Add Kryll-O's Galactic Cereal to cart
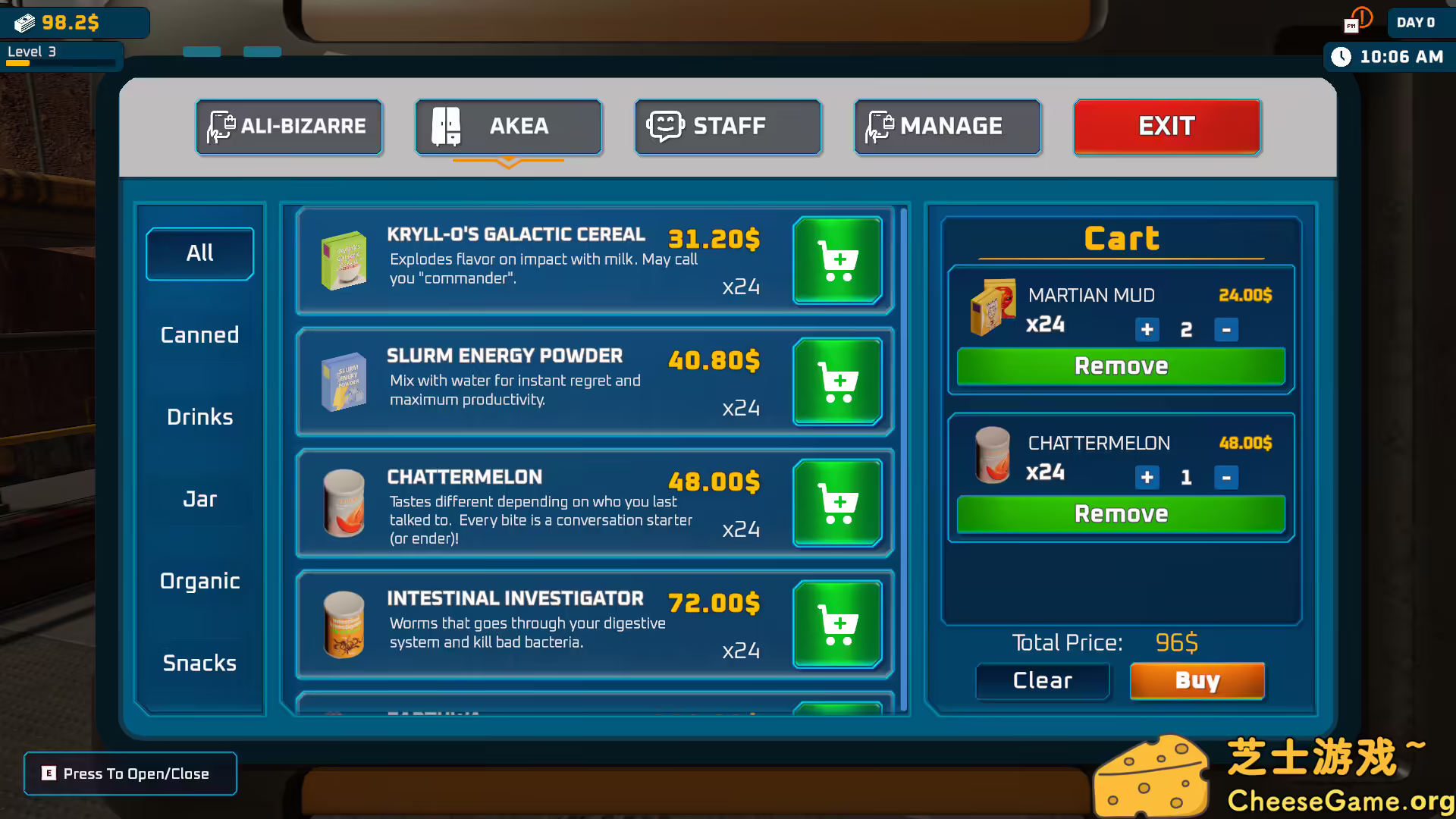Viewport: 1456px width, 819px height. tap(837, 260)
